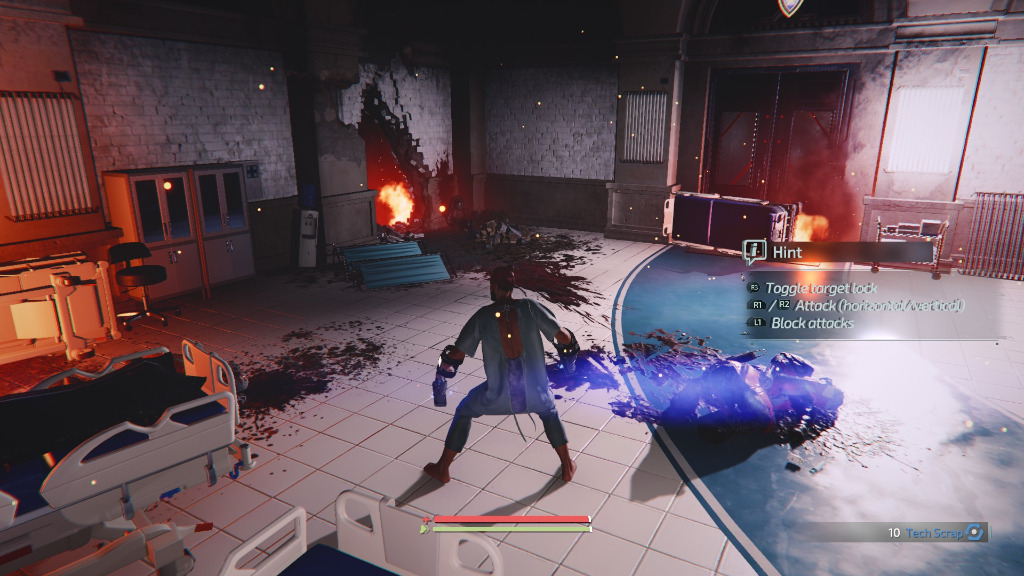
Task: Select the Tech Scrap gear icon
Action: 975,533
